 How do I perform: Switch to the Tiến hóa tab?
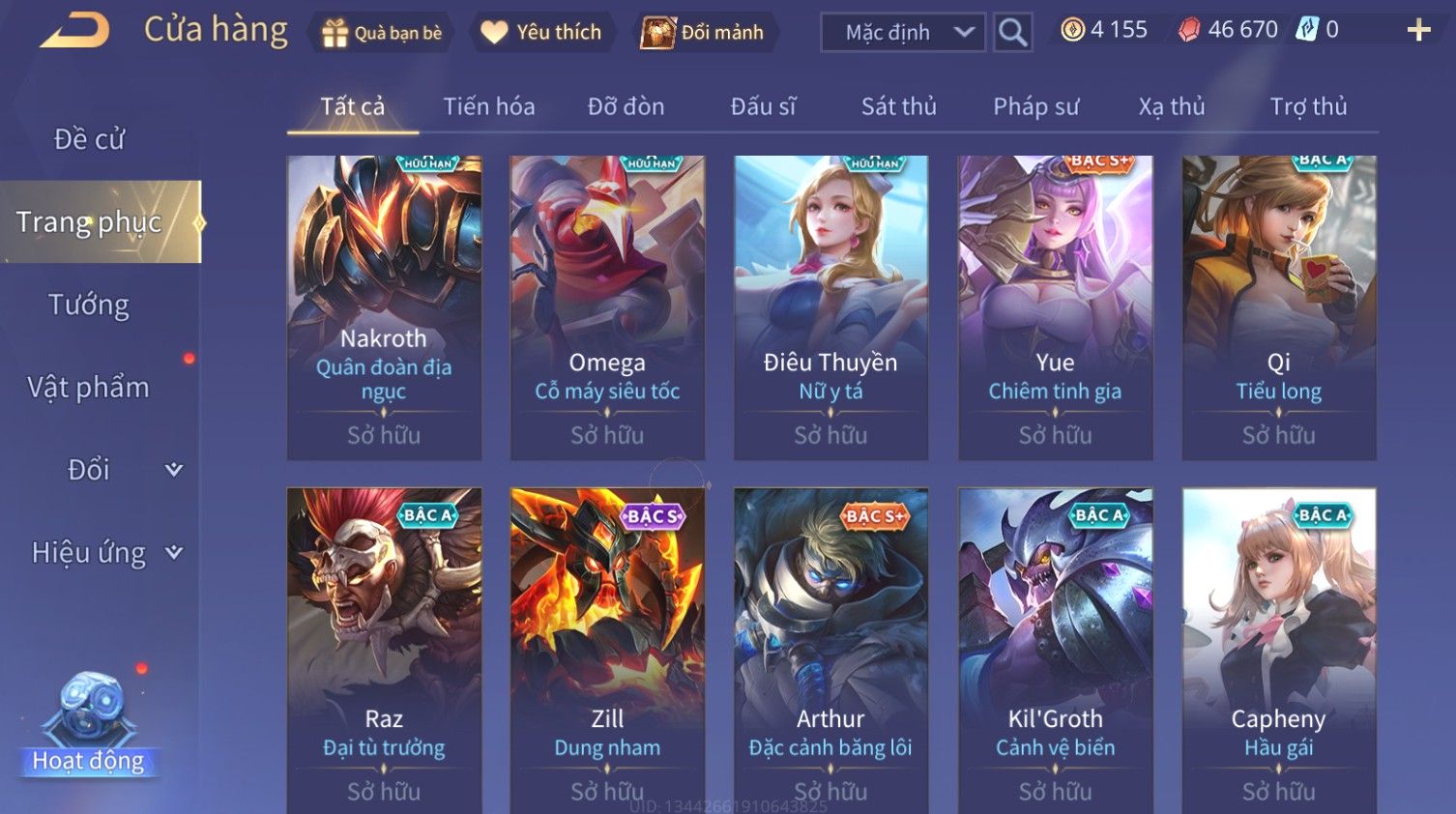pos(488,106)
